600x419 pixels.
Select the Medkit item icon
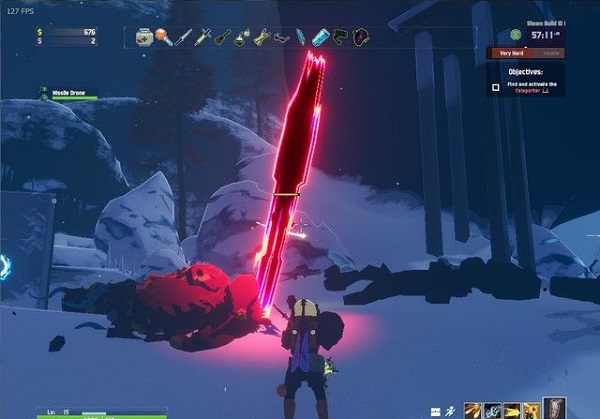(146, 37)
